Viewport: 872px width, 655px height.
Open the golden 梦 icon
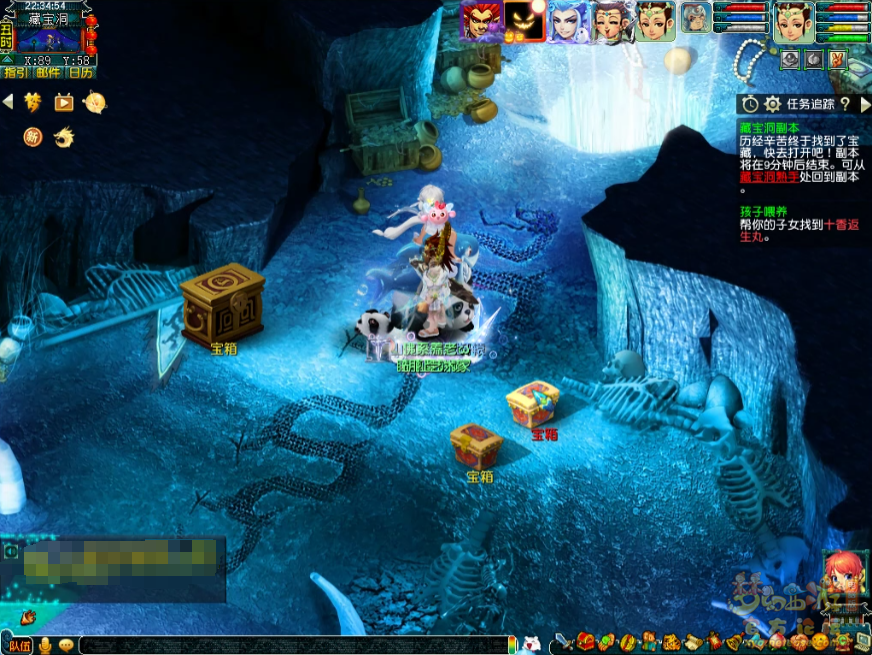tap(34, 102)
